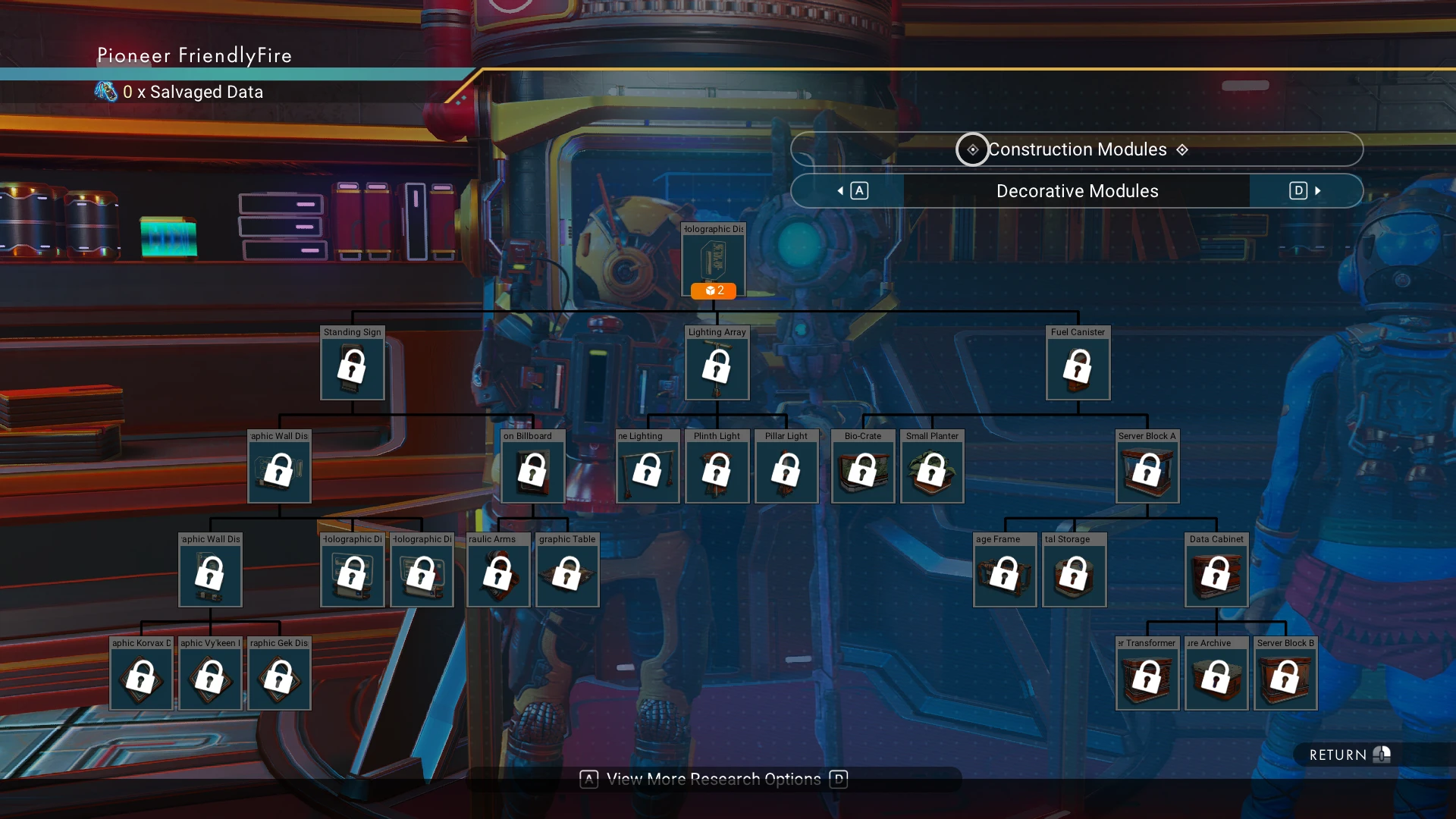Open the Construction Modules header
The width and height of the screenshot is (1456, 819).
click(x=1077, y=149)
